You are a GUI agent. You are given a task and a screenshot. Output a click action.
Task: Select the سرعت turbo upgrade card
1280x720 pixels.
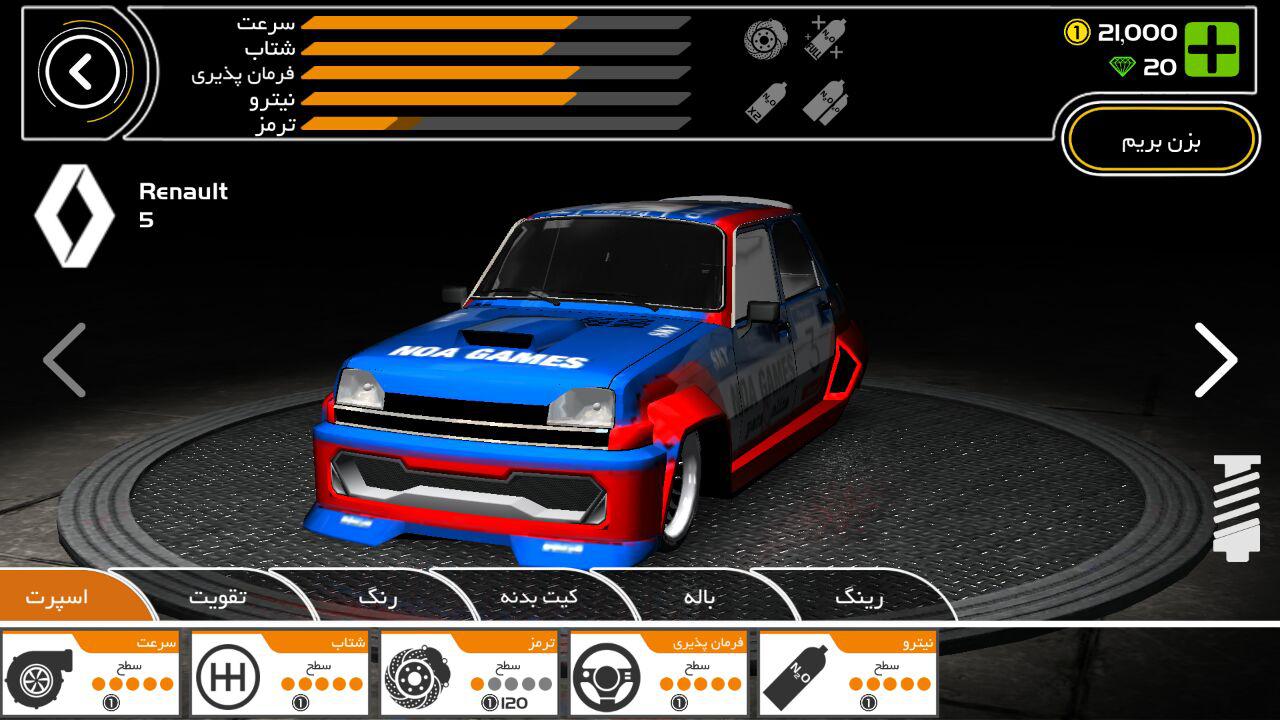[x=91, y=673]
